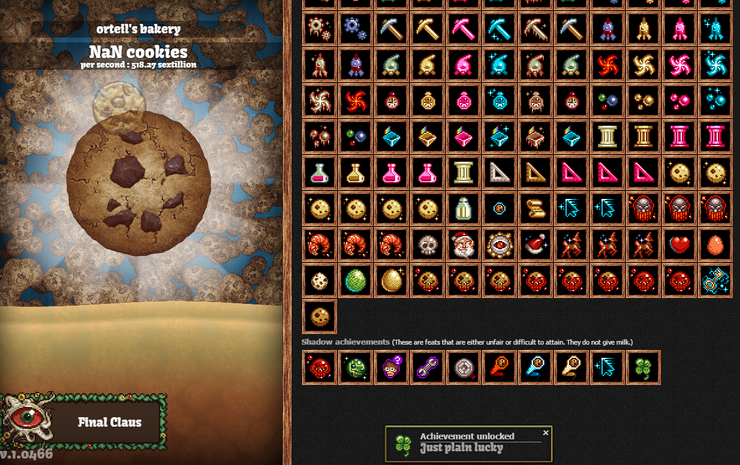The height and width of the screenshot is (465, 740).
Task: Select the orange egg achievement icon
Action: coord(714,244)
